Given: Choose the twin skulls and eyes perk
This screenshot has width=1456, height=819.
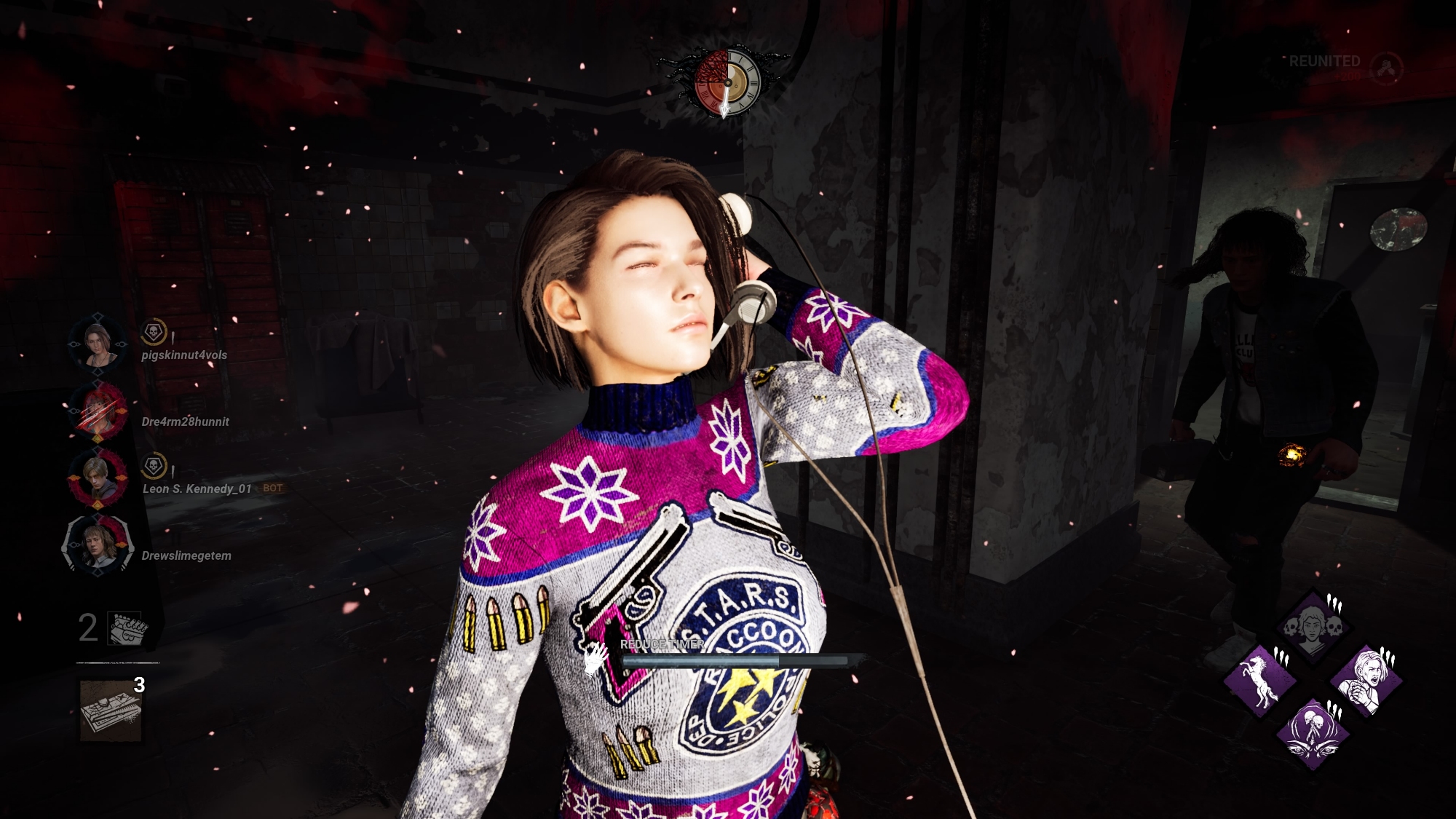Looking at the screenshot, I should 1313,732.
